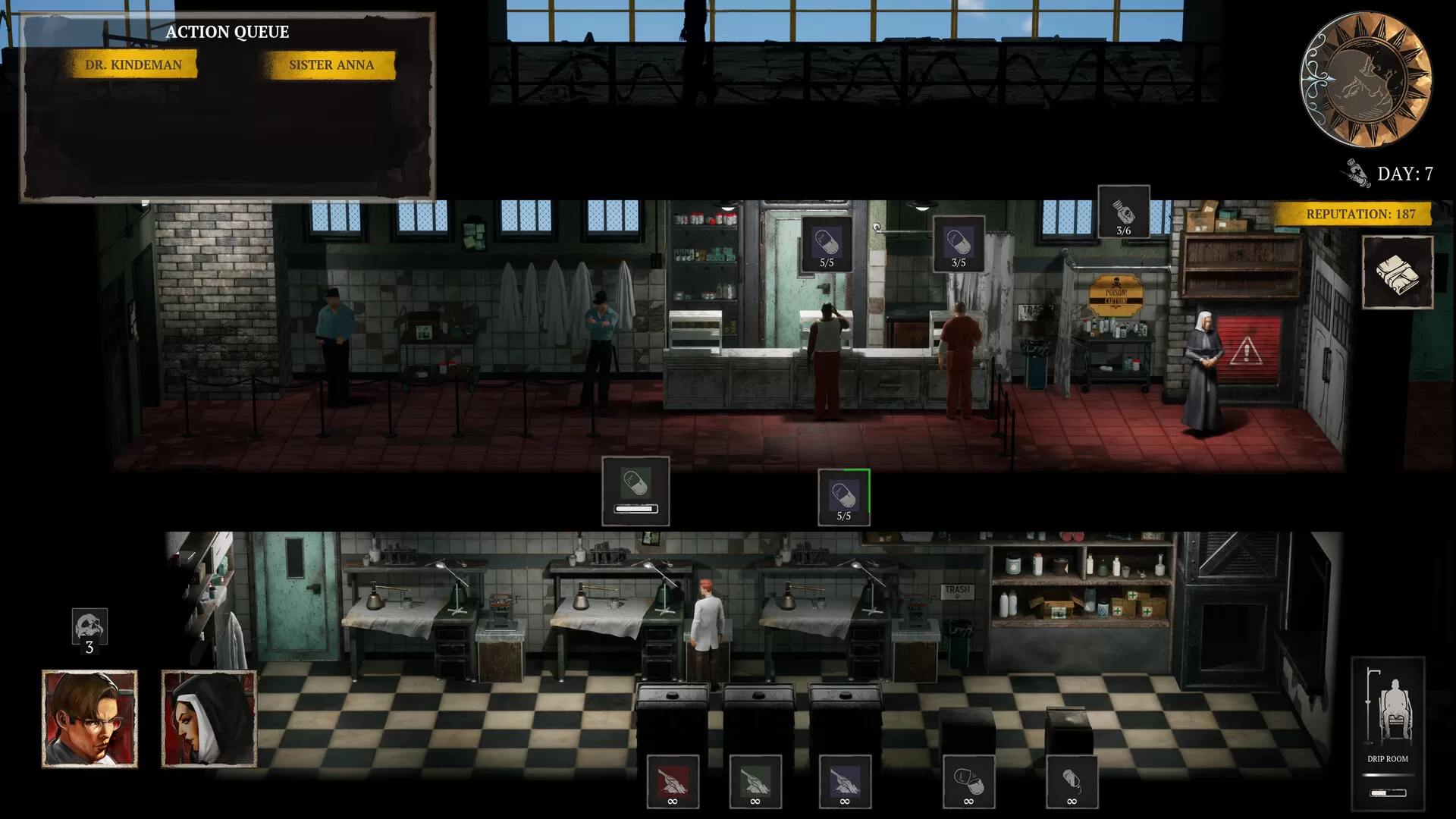This screenshot has height=819, width=1456.
Task: Select the green-highlighted 5/5 purple pill
Action: coord(844,497)
